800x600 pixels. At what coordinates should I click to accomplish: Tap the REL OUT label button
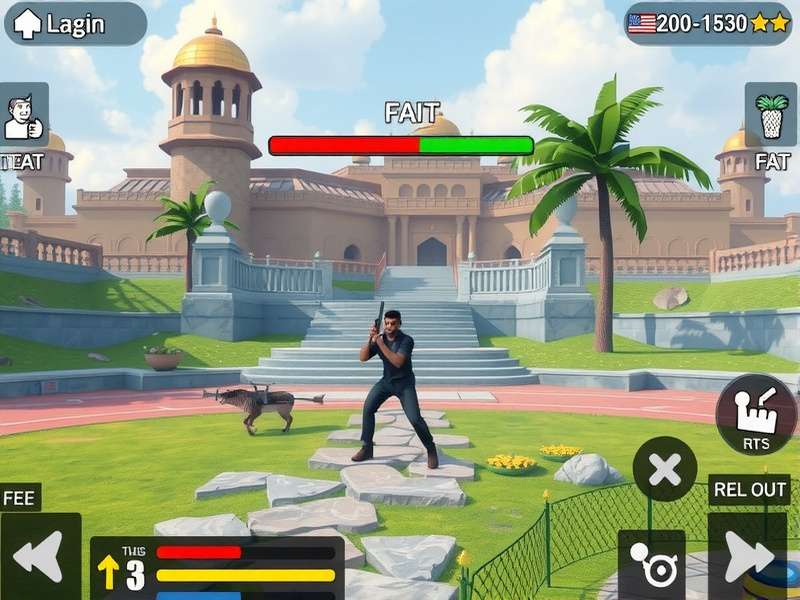tap(749, 490)
